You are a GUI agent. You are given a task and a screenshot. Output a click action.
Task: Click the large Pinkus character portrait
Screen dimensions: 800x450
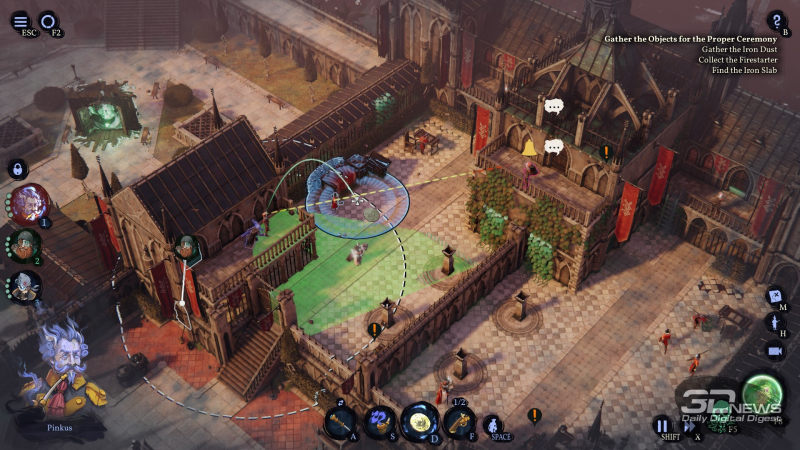pyautogui.click(x=59, y=372)
